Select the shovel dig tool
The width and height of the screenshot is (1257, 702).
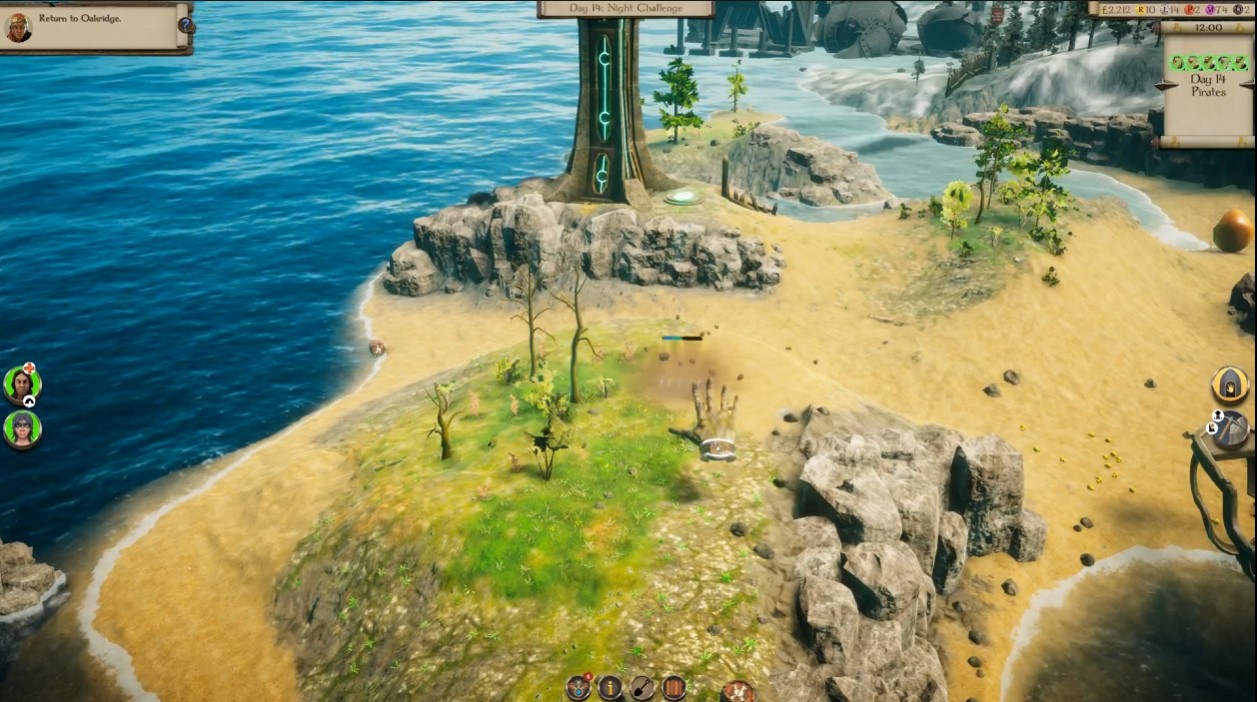click(642, 687)
